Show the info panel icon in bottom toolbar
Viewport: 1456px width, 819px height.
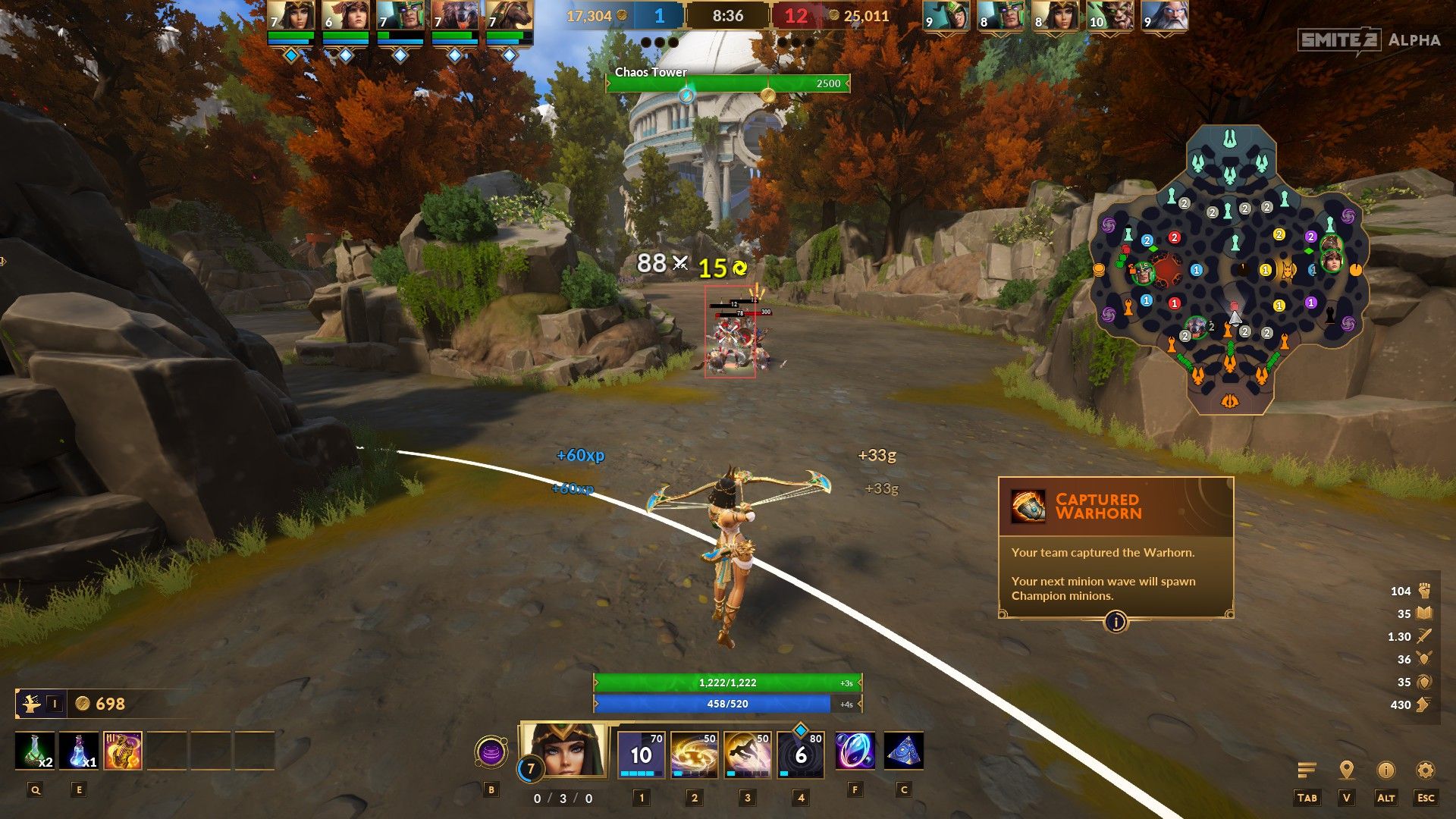[1385, 770]
